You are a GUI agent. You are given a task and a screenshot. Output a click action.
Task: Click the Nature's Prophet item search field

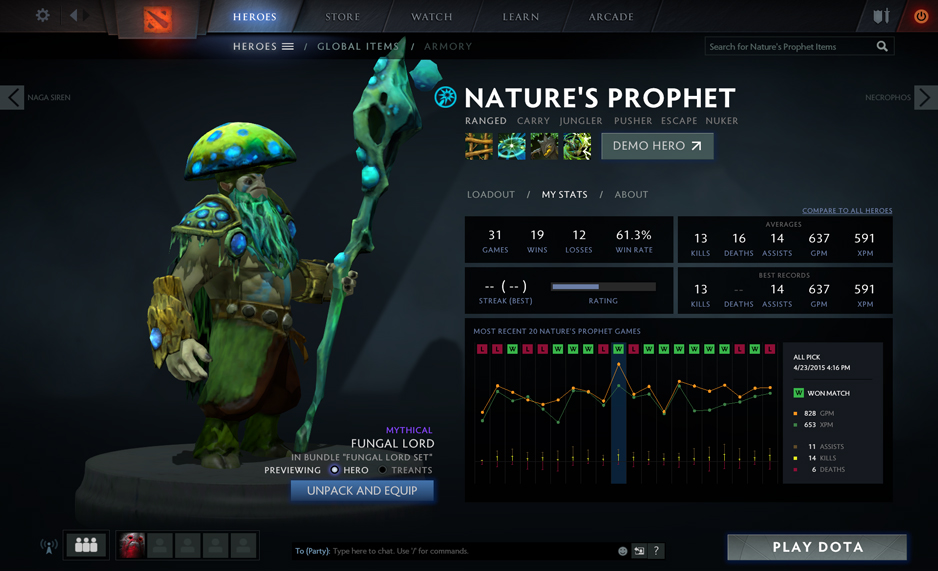coord(788,46)
